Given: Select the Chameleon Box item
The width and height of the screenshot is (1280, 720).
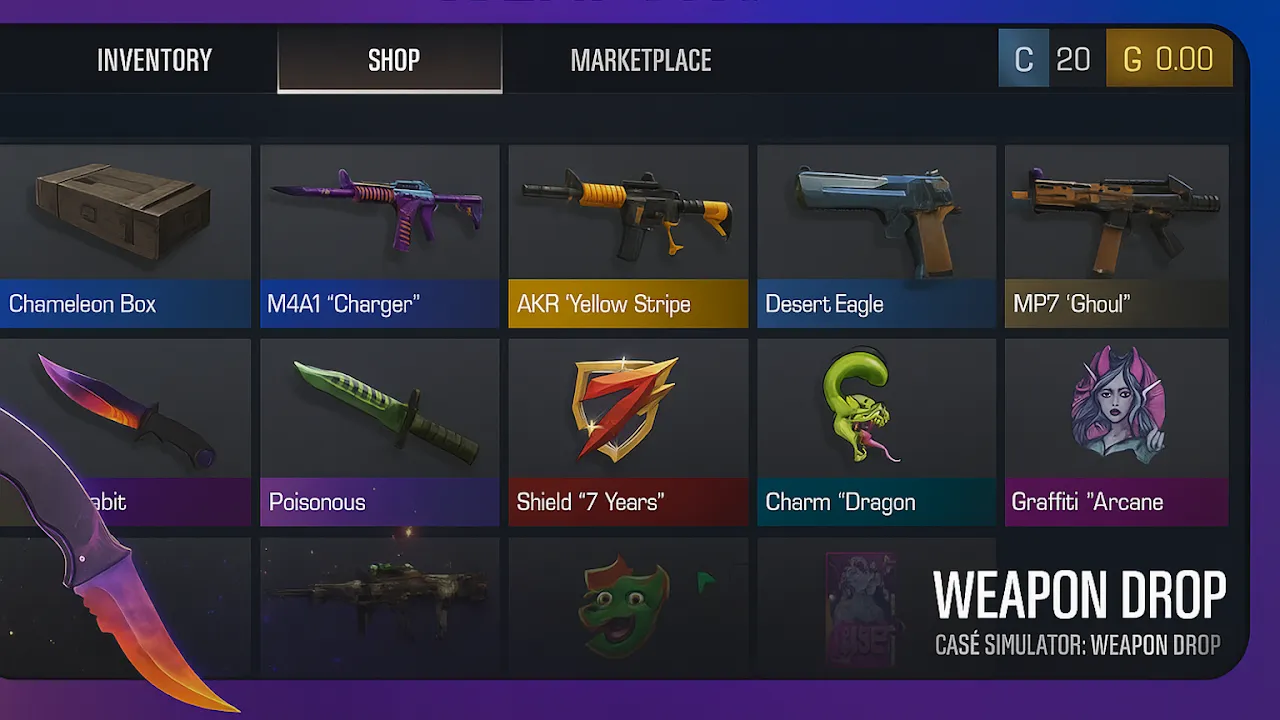Looking at the screenshot, I should (x=124, y=235).
